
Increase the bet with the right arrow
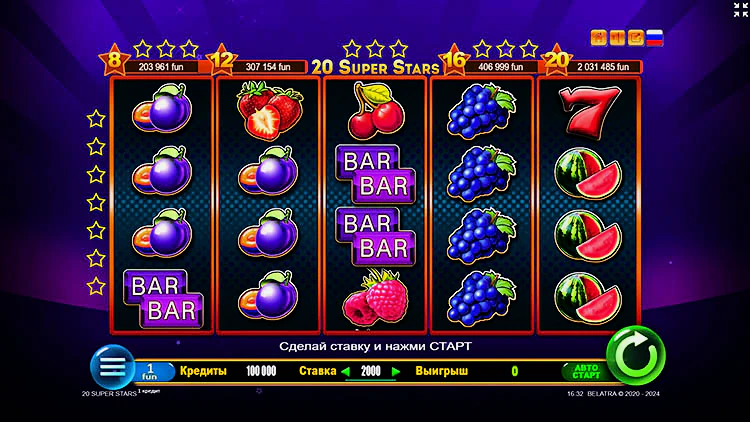396,371
